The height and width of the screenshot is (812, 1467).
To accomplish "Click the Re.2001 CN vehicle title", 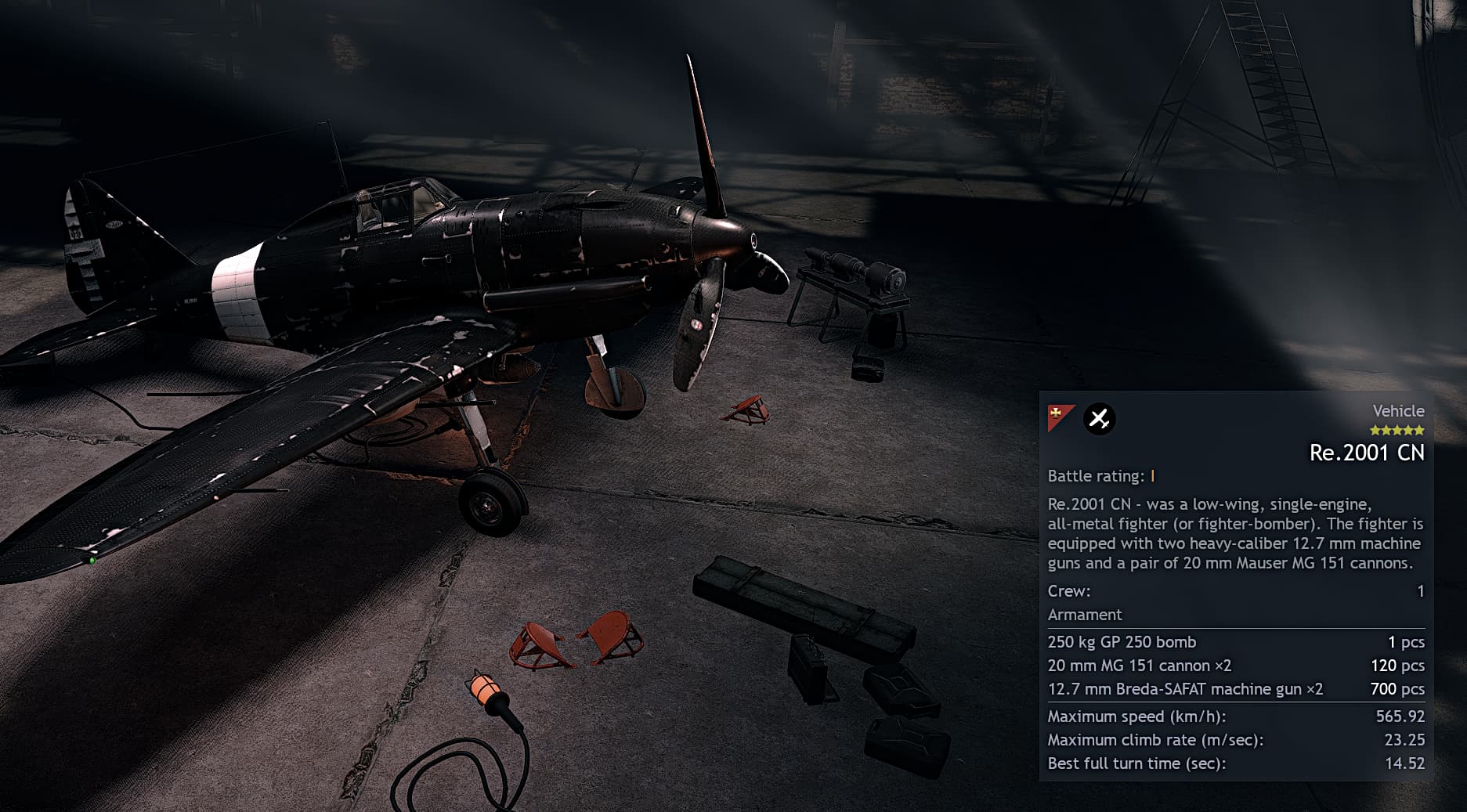I will pyautogui.click(x=1366, y=453).
